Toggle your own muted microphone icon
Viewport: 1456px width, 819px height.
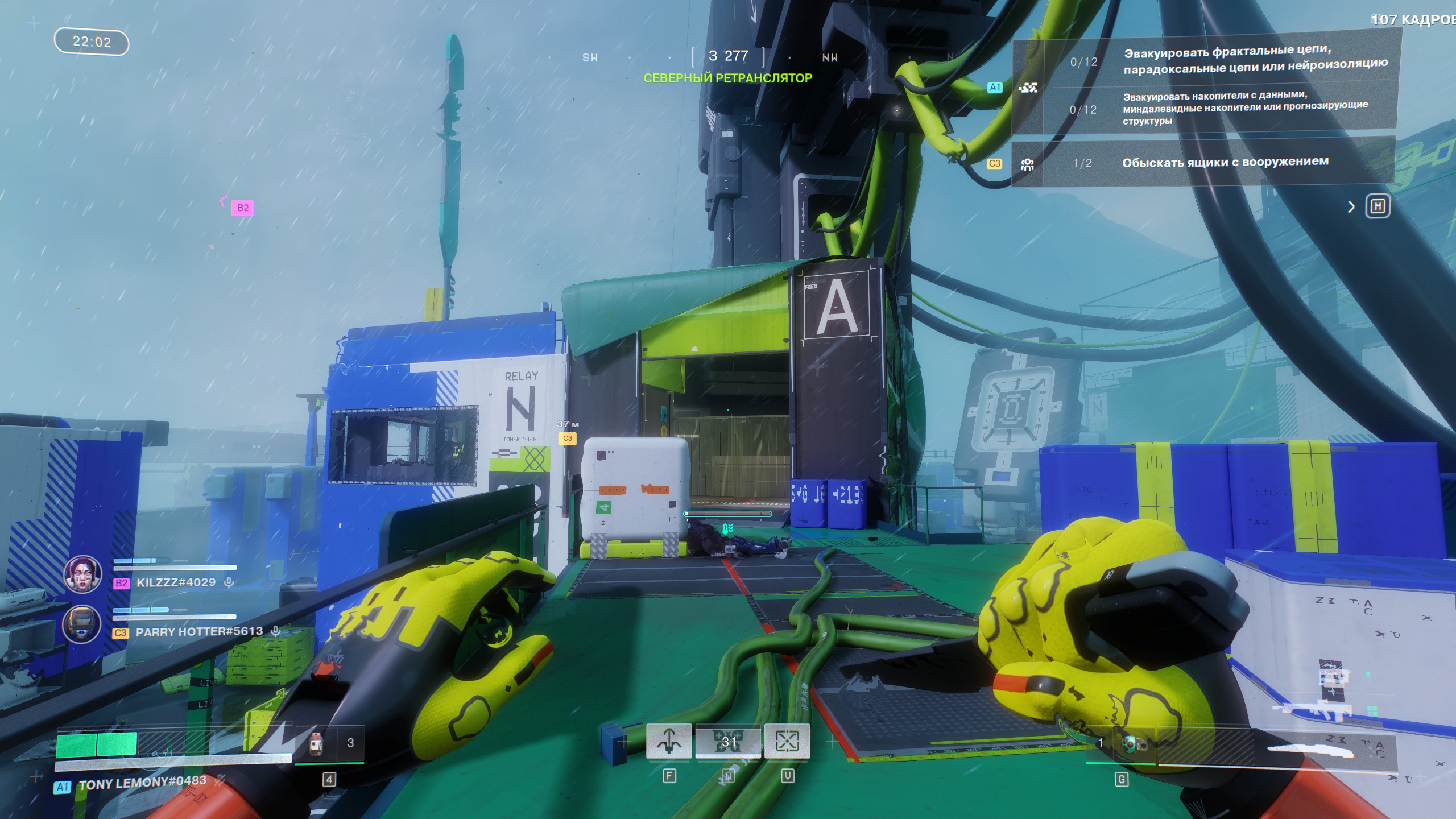coord(218,780)
